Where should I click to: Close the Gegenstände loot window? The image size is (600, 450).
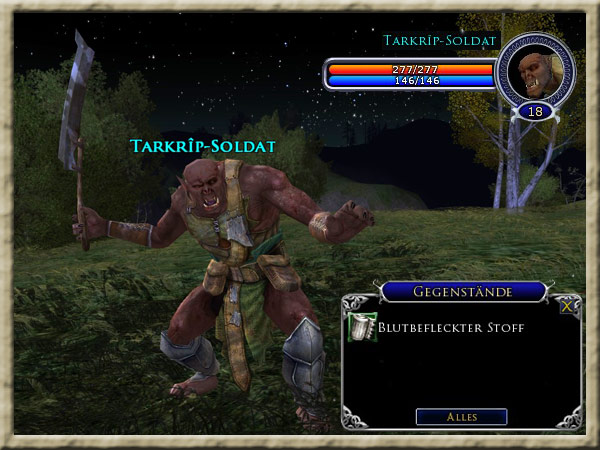(567, 307)
